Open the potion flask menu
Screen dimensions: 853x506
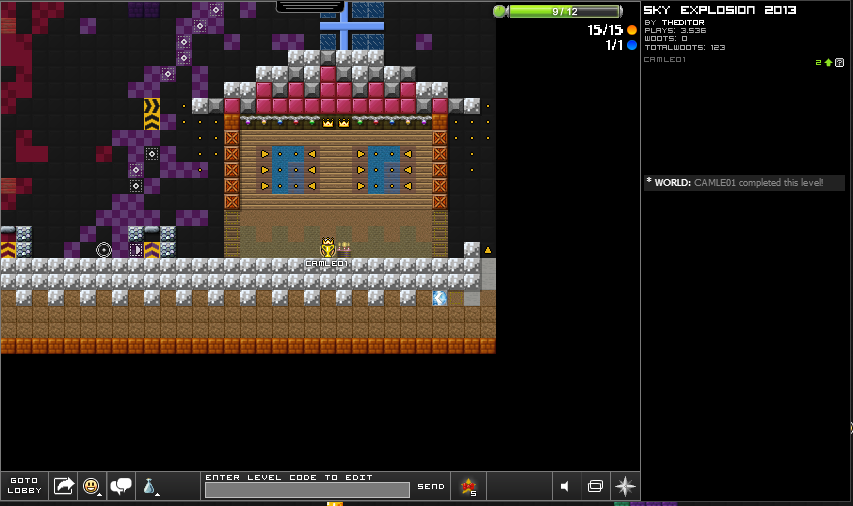click(149, 486)
